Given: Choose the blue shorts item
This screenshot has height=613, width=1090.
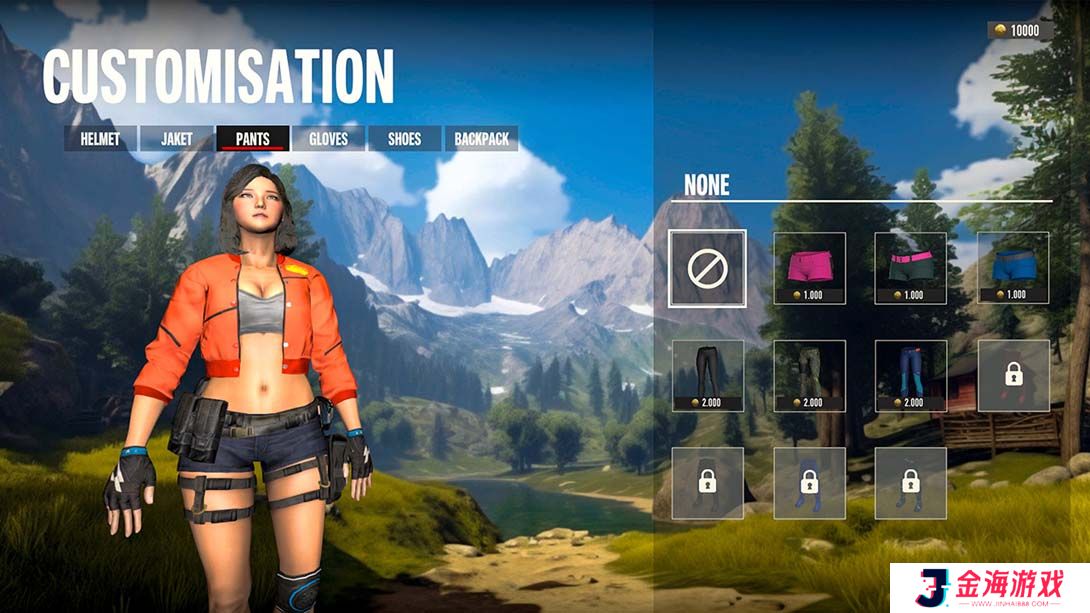Looking at the screenshot, I should (1013, 268).
